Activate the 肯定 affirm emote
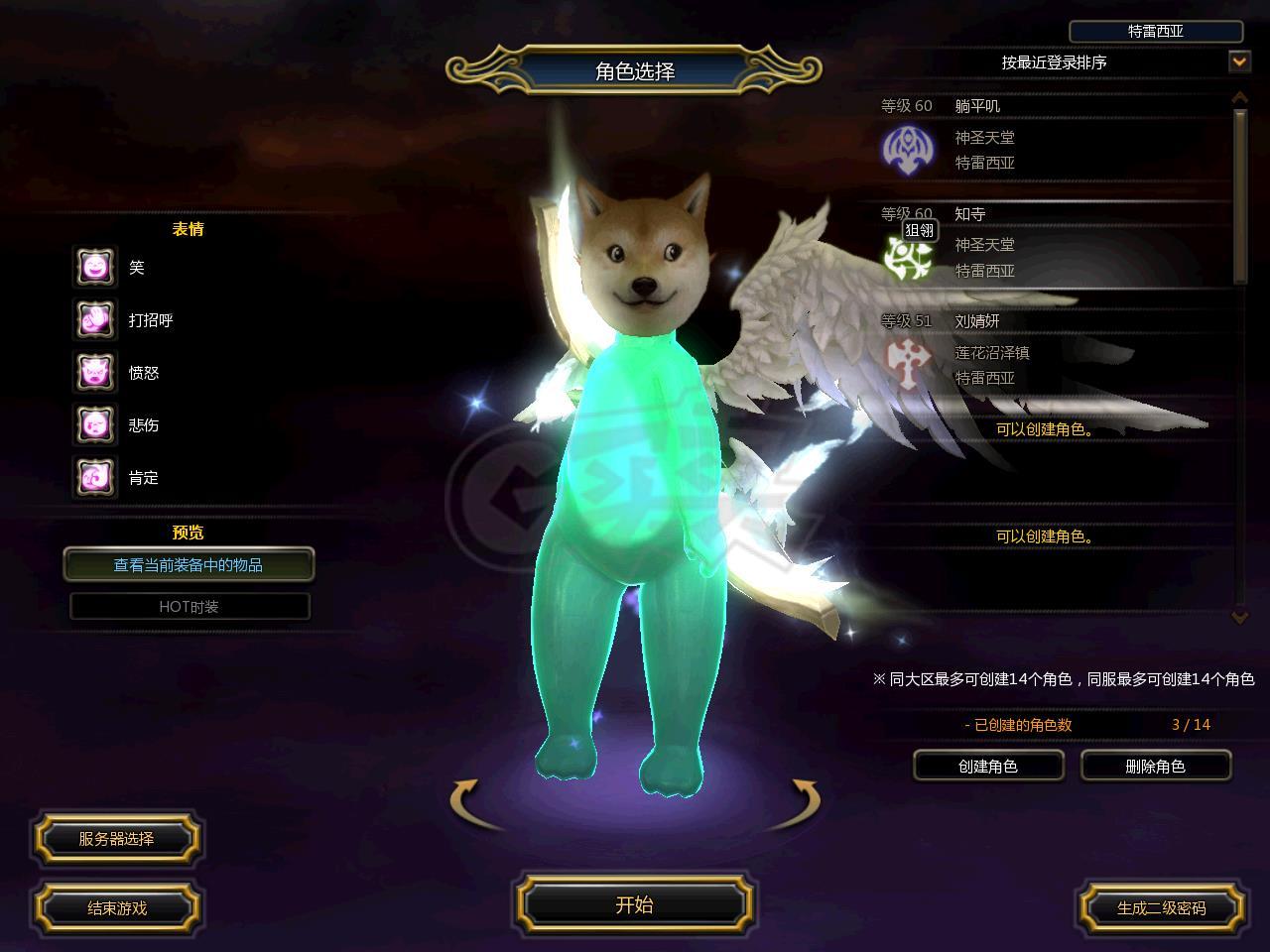 (x=95, y=477)
